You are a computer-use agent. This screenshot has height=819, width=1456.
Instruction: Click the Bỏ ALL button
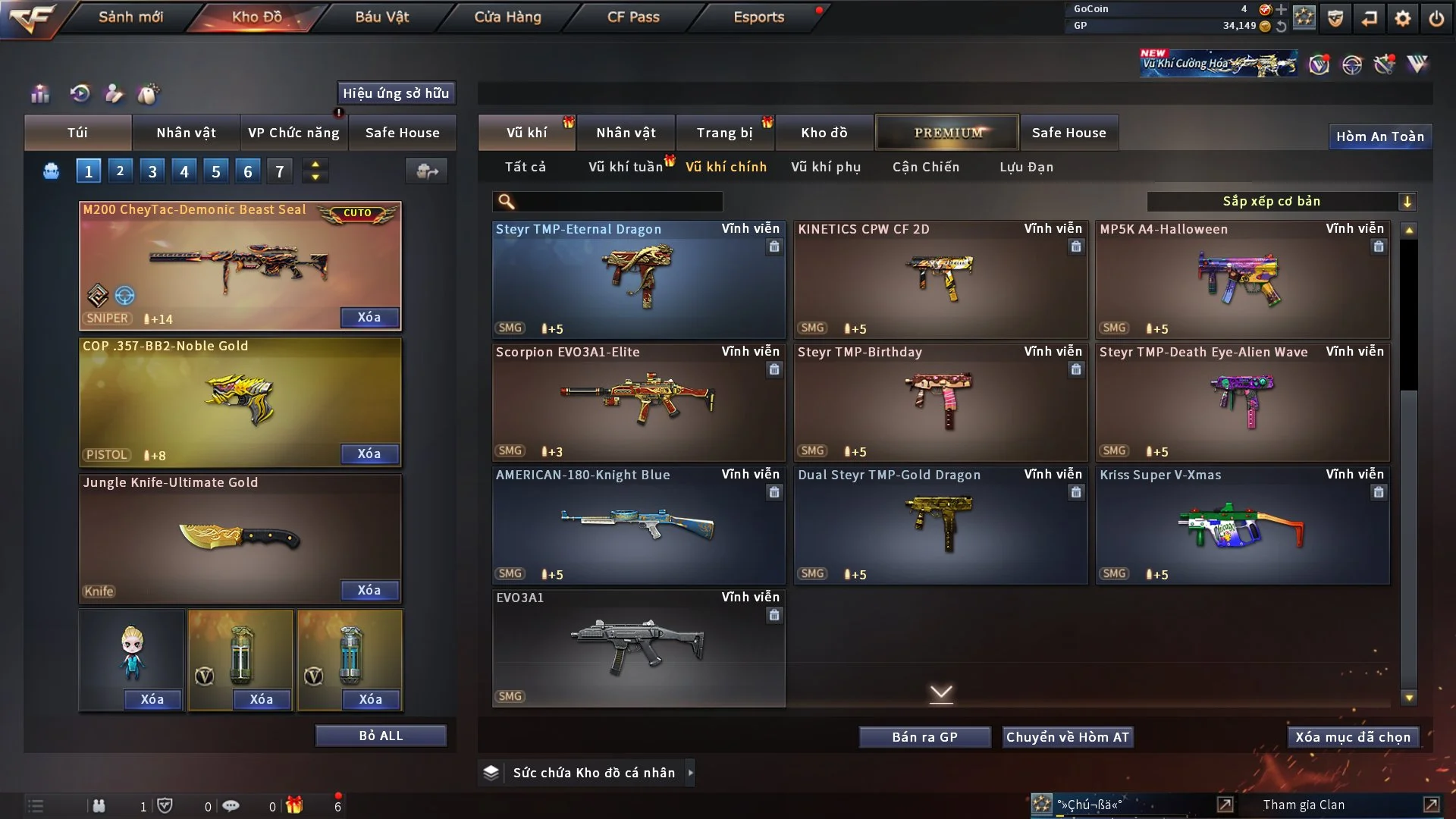click(x=381, y=736)
